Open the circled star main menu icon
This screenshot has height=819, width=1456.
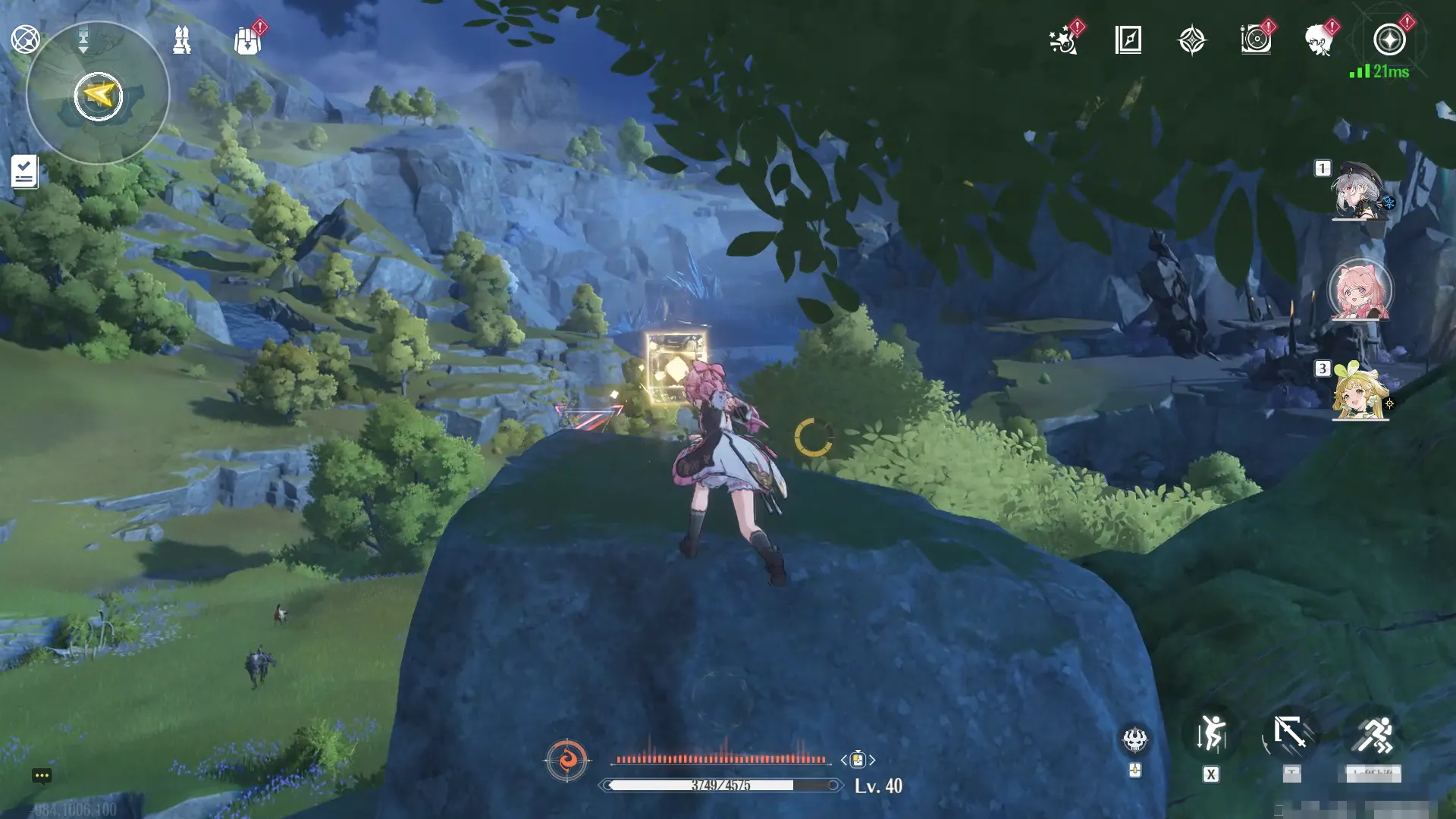pyautogui.click(x=1389, y=39)
